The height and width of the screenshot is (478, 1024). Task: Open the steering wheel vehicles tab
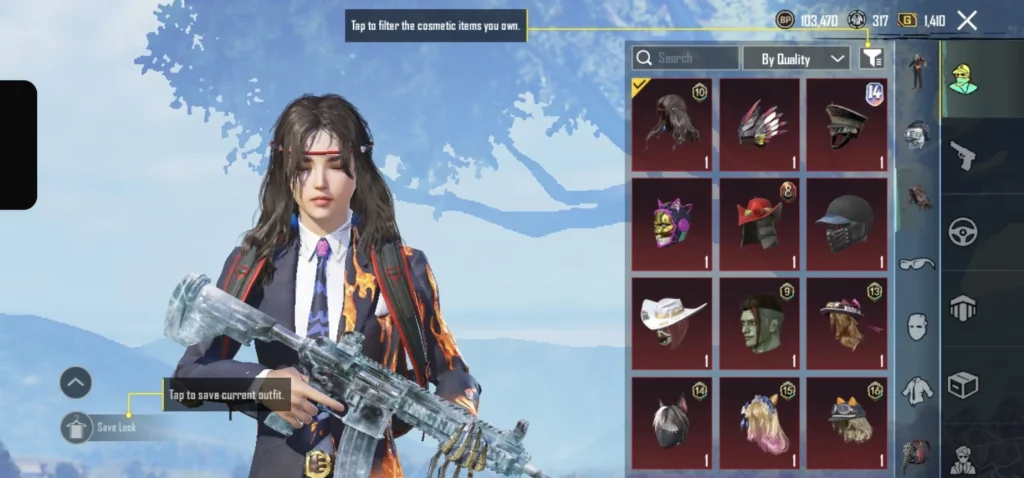(962, 232)
